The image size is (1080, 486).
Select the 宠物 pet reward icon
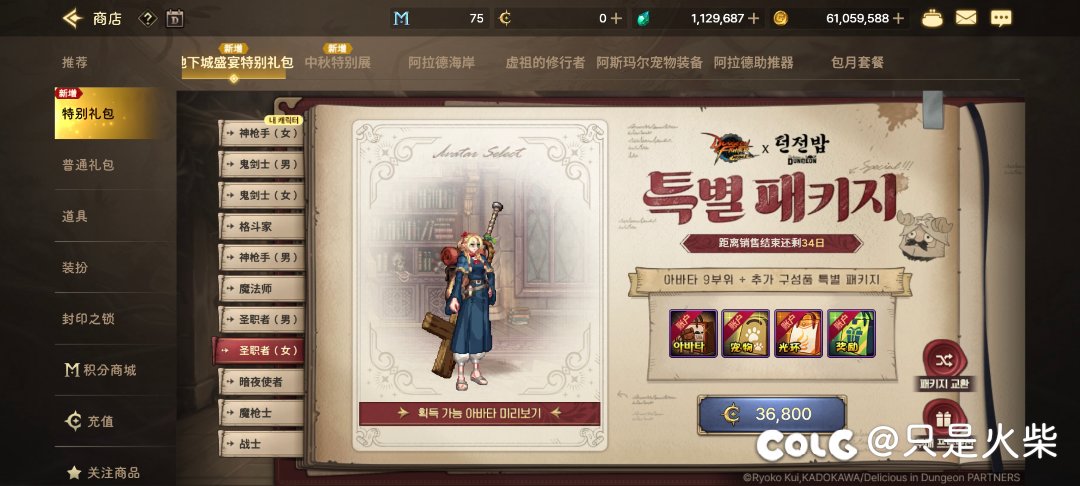click(x=745, y=334)
